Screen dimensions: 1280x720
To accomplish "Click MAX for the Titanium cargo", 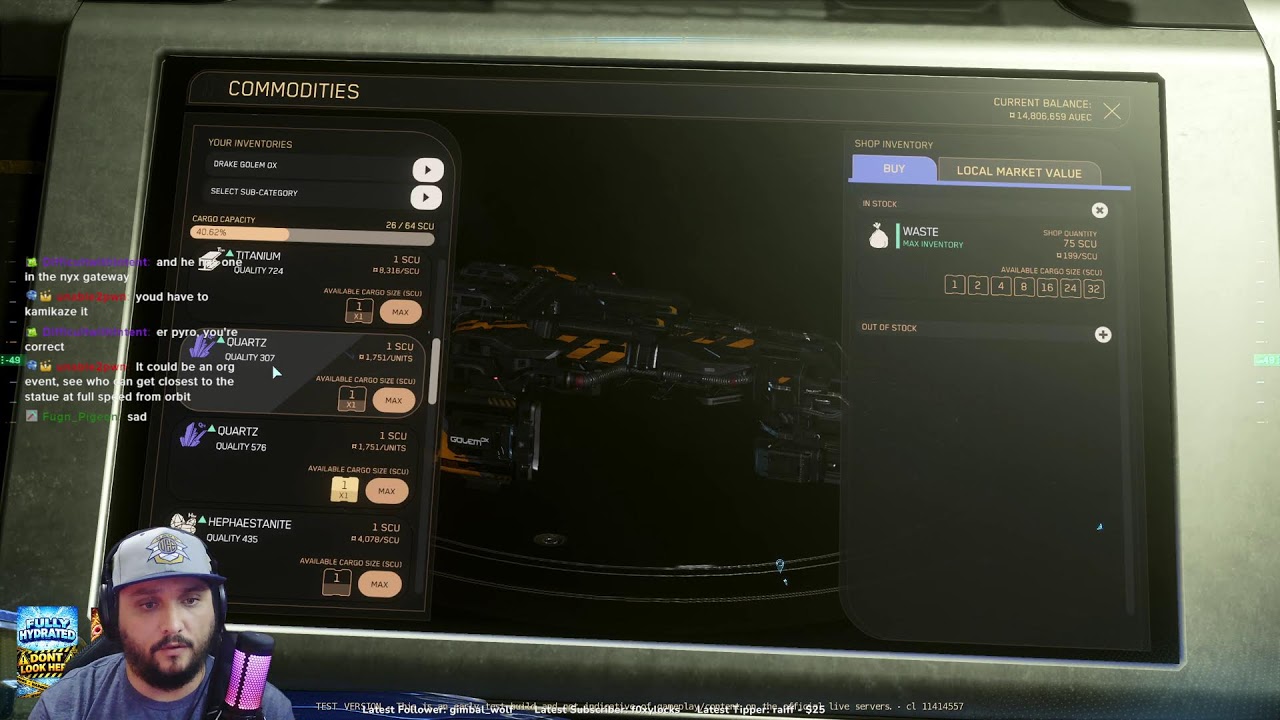I will point(400,312).
